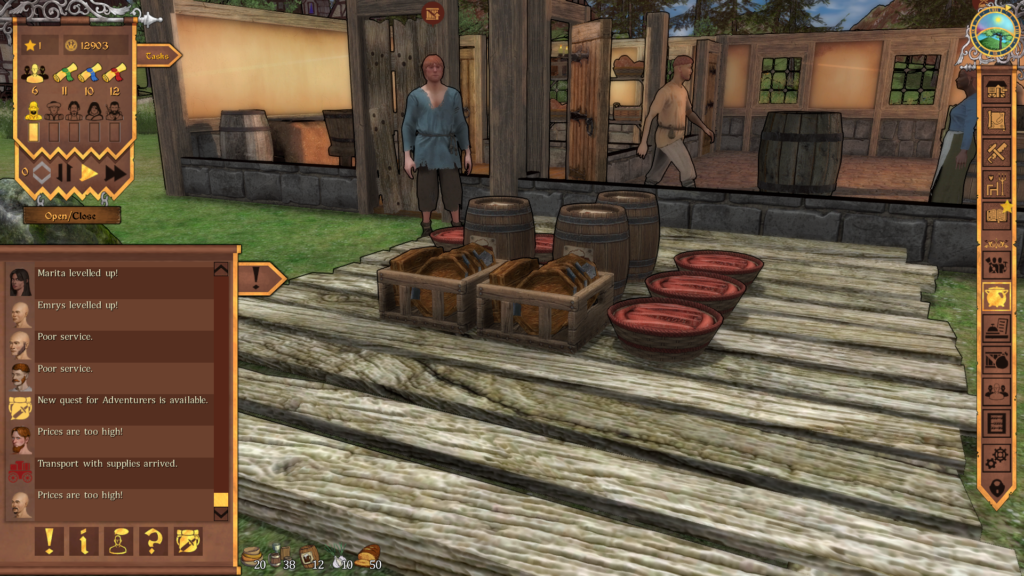The height and width of the screenshot is (576, 1024).
Task: Open the settings gear menu
Action: 996,456
